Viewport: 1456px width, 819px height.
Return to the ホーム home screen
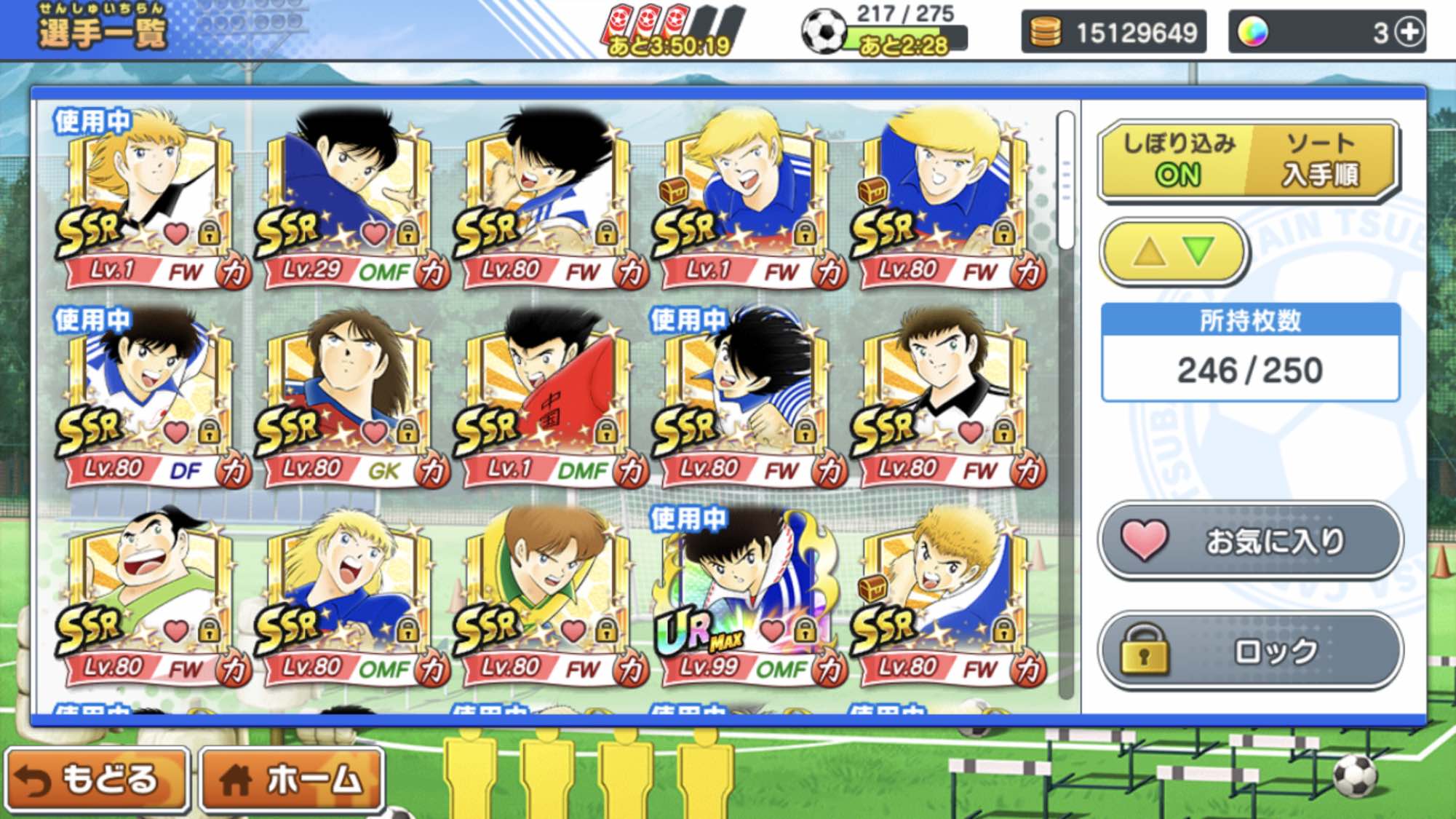293,779
